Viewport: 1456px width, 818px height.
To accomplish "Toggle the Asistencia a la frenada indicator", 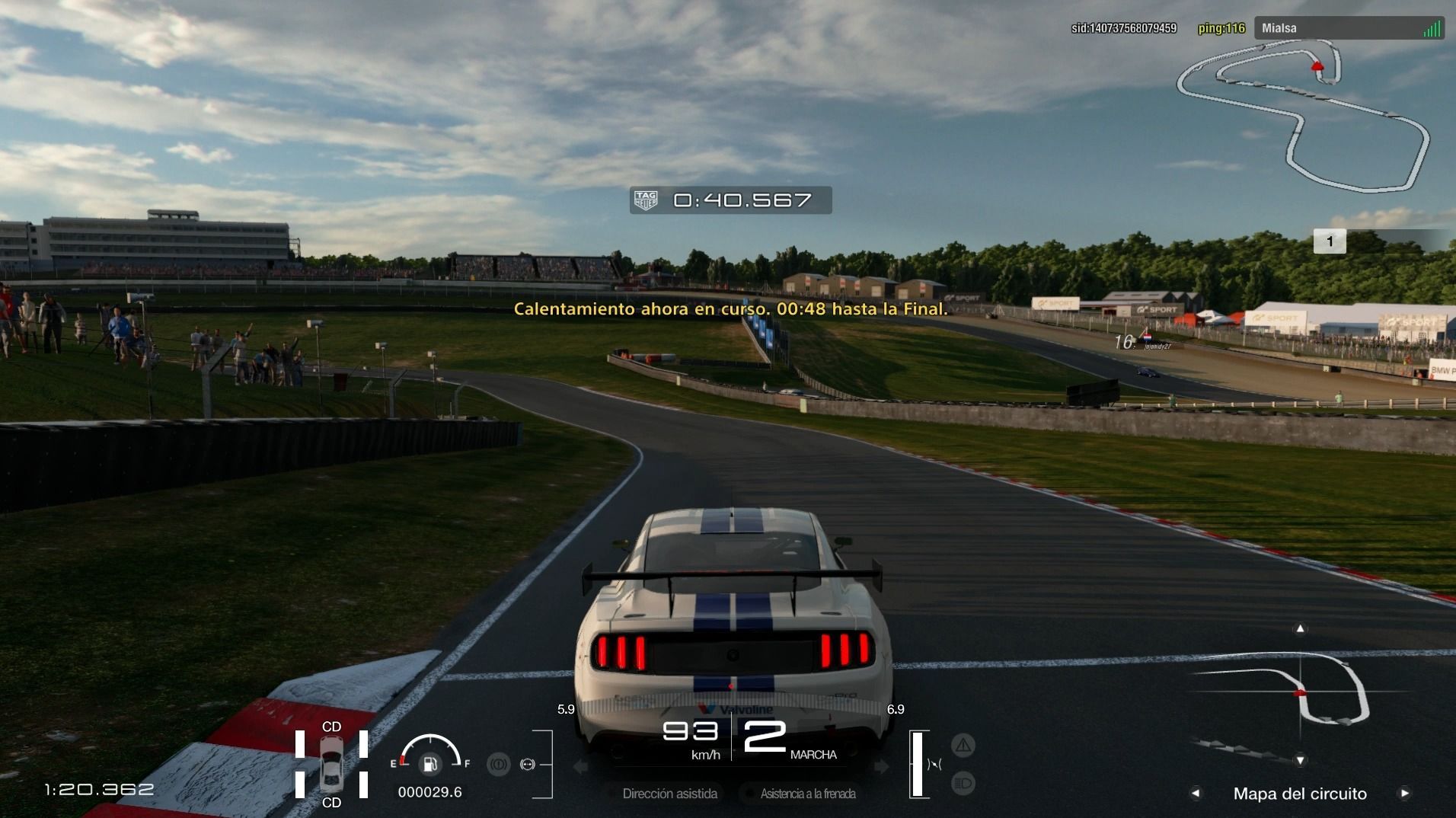I will pyautogui.click(x=807, y=794).
